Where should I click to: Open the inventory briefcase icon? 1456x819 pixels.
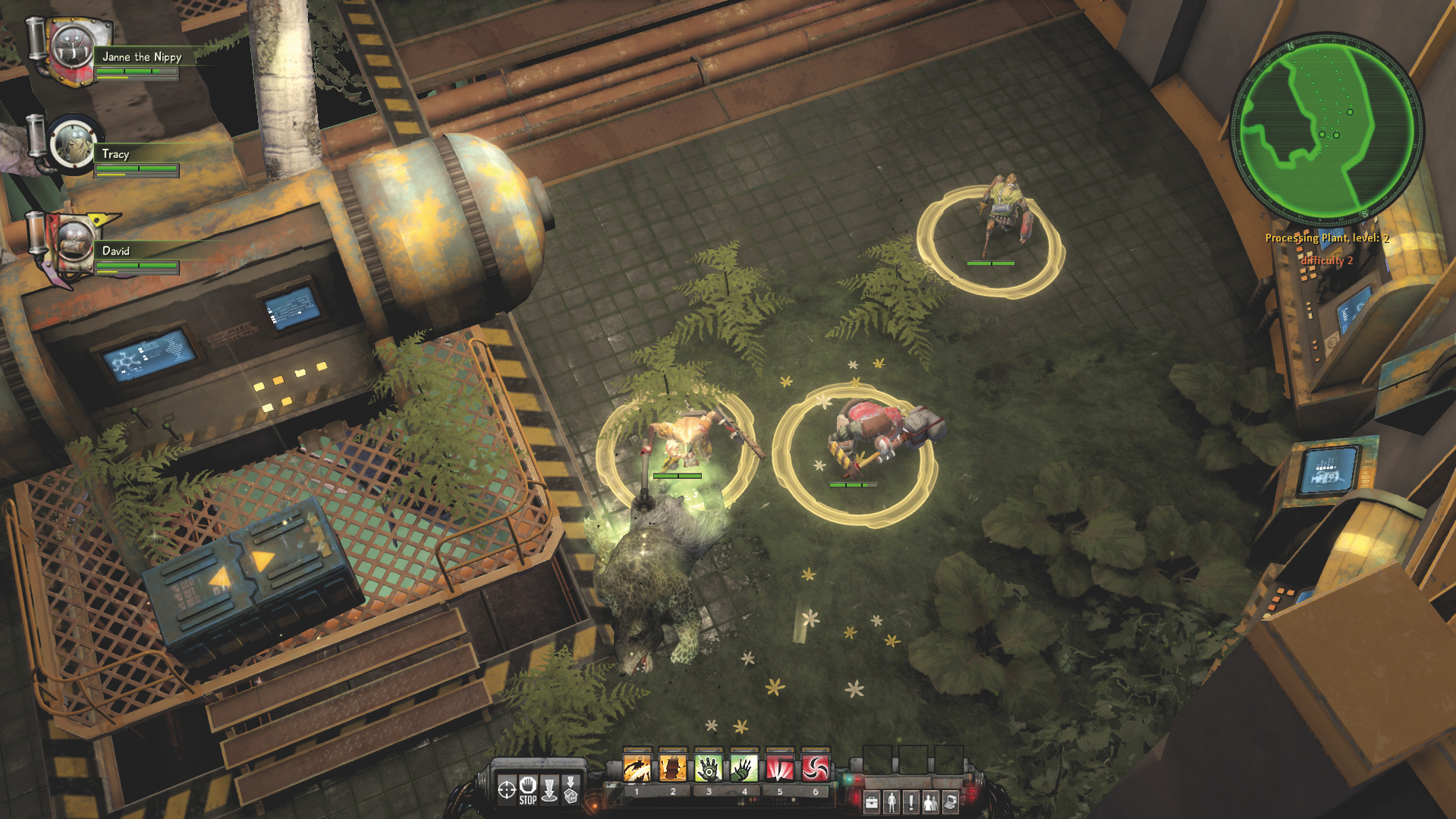(872, 802)
